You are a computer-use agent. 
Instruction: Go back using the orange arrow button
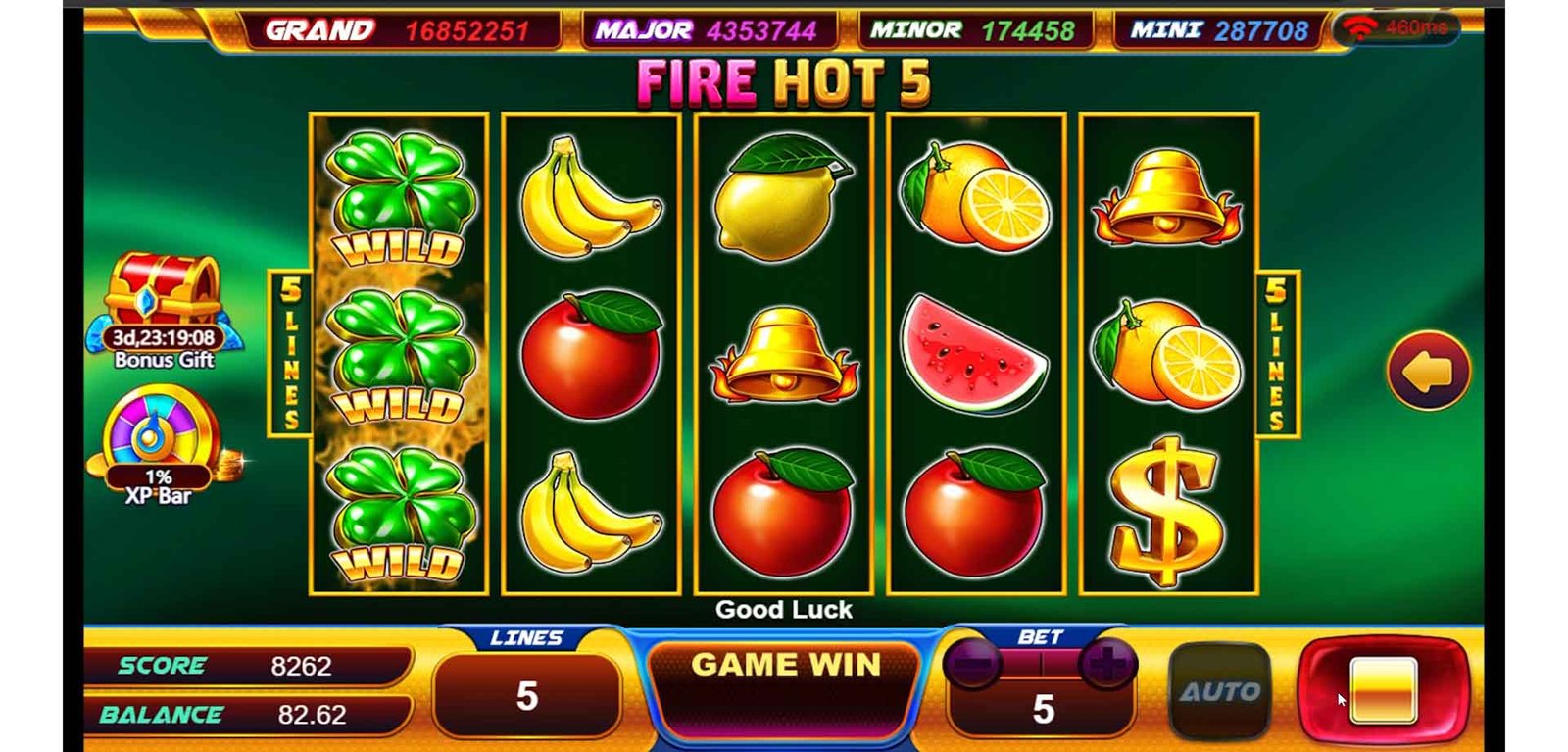tap(1428, 372)
